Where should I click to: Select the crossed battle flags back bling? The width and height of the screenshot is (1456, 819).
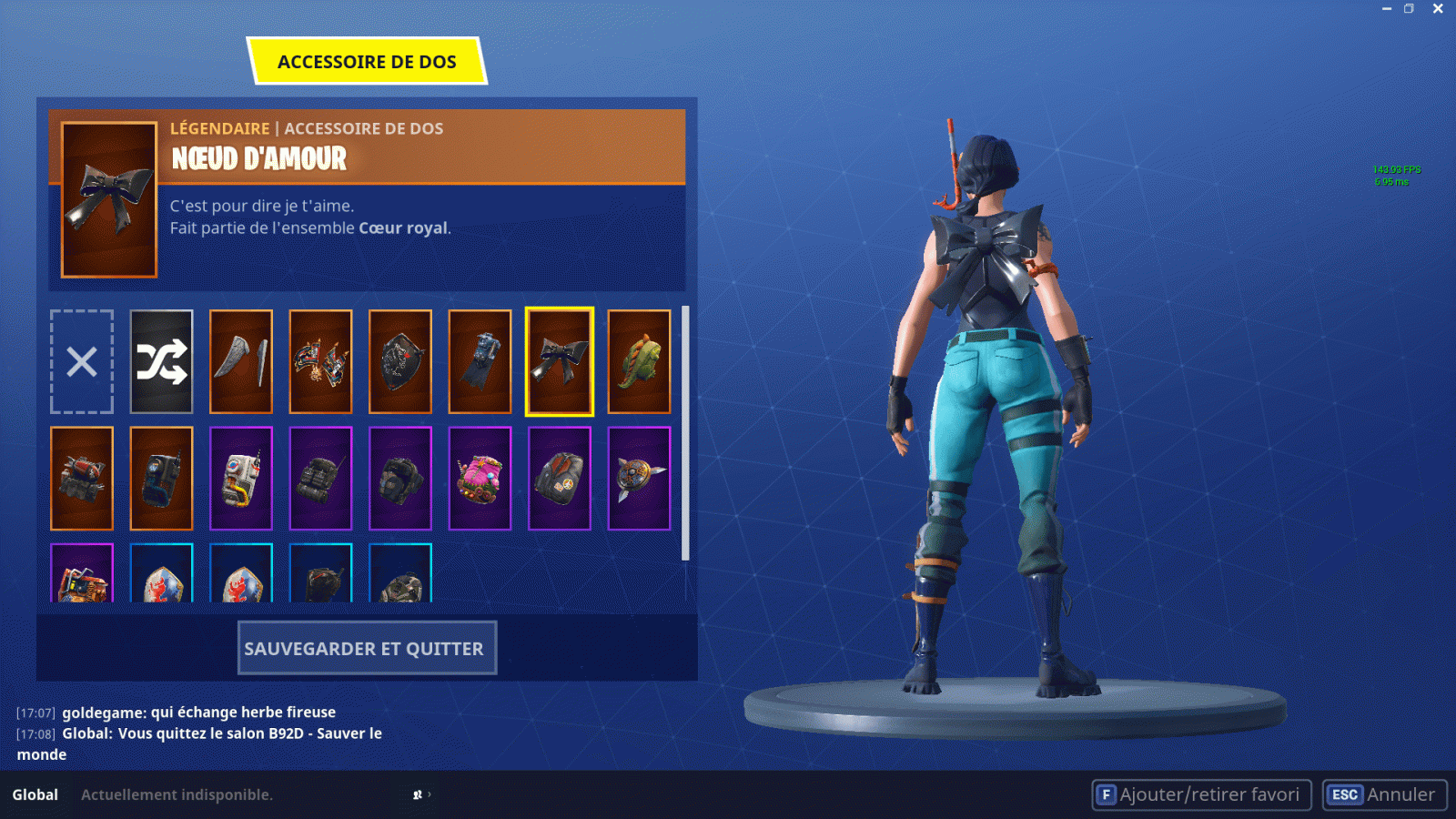coord(320,361)
